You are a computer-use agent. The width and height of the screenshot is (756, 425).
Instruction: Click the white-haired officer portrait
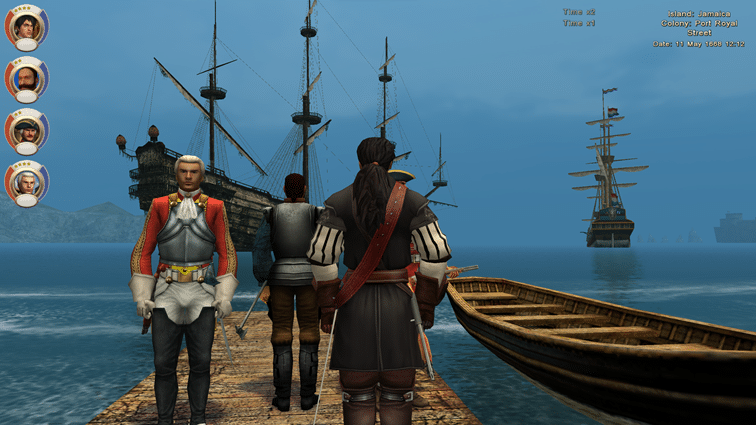(26, 182)
